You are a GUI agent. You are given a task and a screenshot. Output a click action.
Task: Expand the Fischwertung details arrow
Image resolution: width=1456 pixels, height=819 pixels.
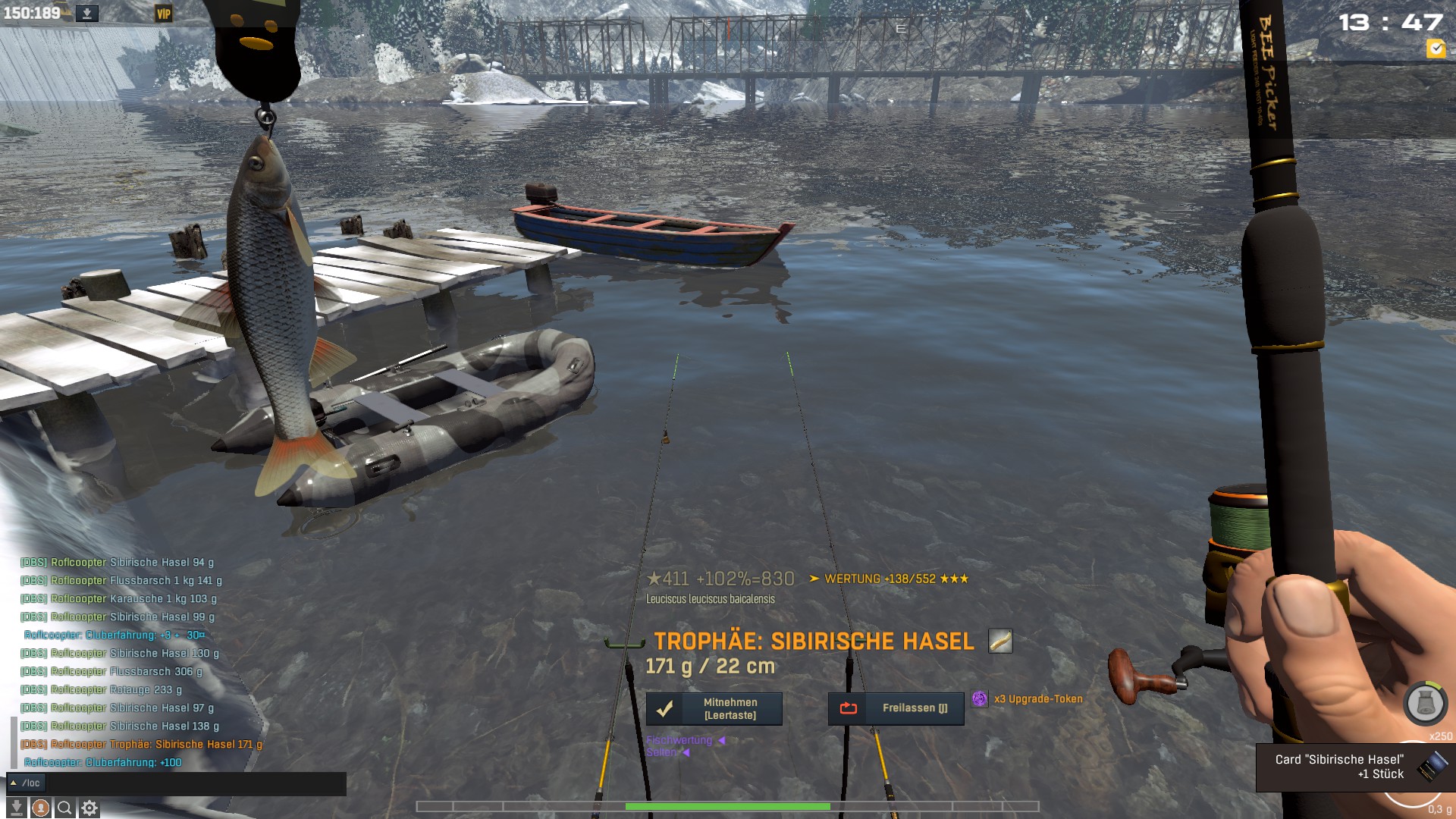(x=721, y=740)
